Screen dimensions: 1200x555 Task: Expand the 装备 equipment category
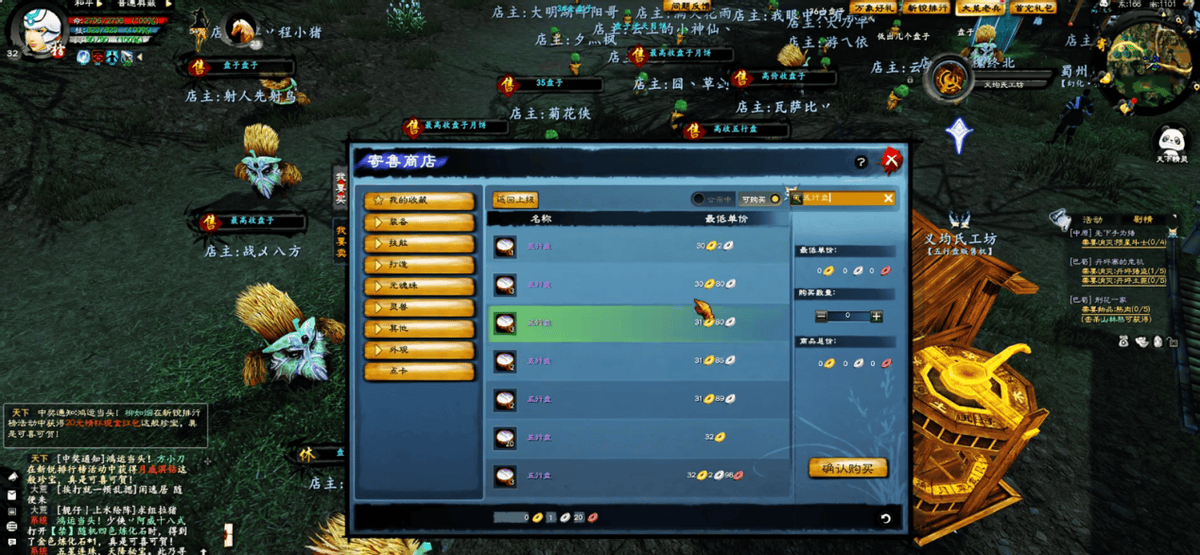point(419,222)
